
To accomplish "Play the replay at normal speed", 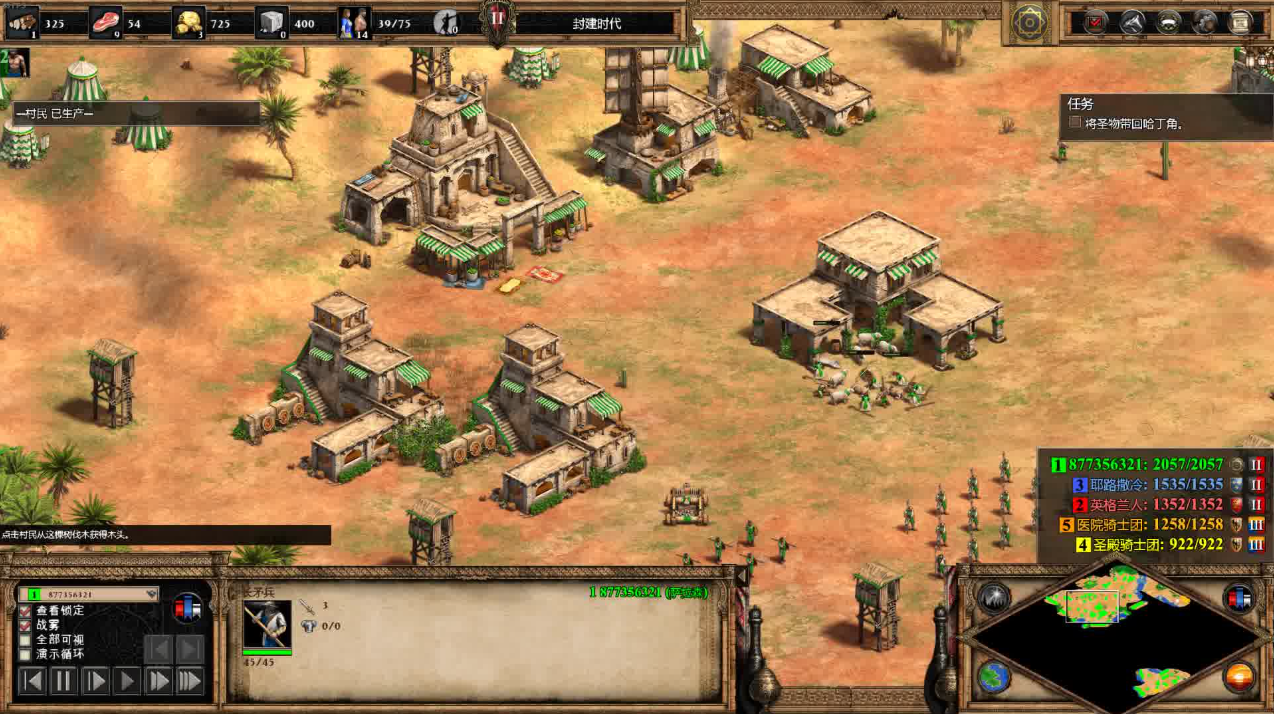I will 127,682.
